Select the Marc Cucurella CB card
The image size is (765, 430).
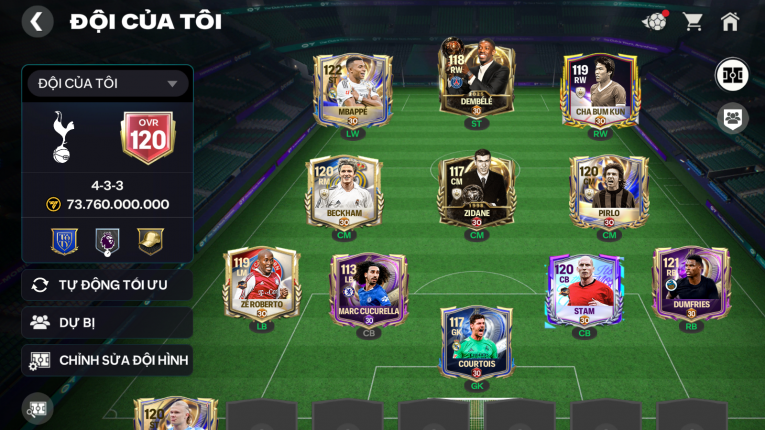369,290
